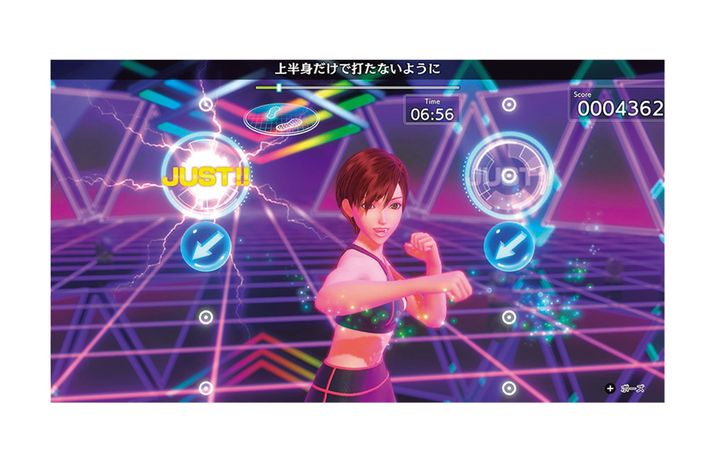Select the right blue arrow note

507,246
